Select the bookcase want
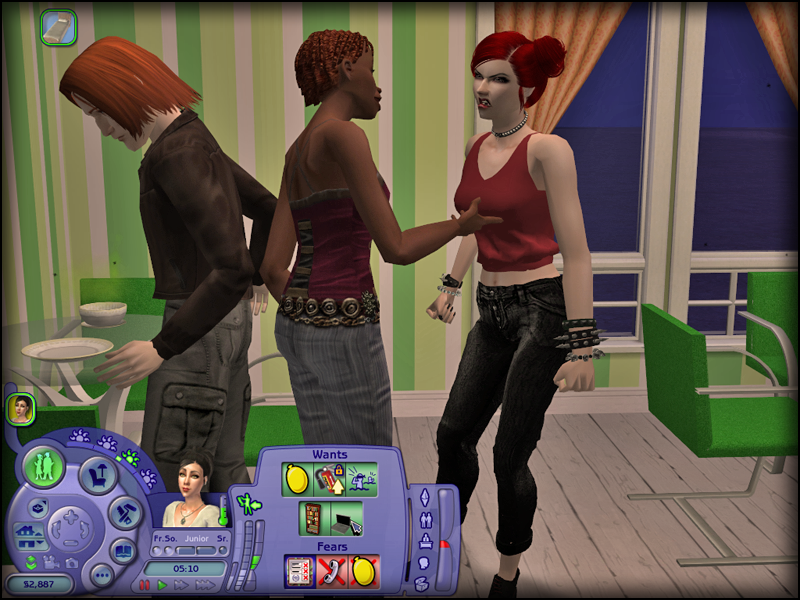This screenshot has height=600, width=800. point(314,518)
